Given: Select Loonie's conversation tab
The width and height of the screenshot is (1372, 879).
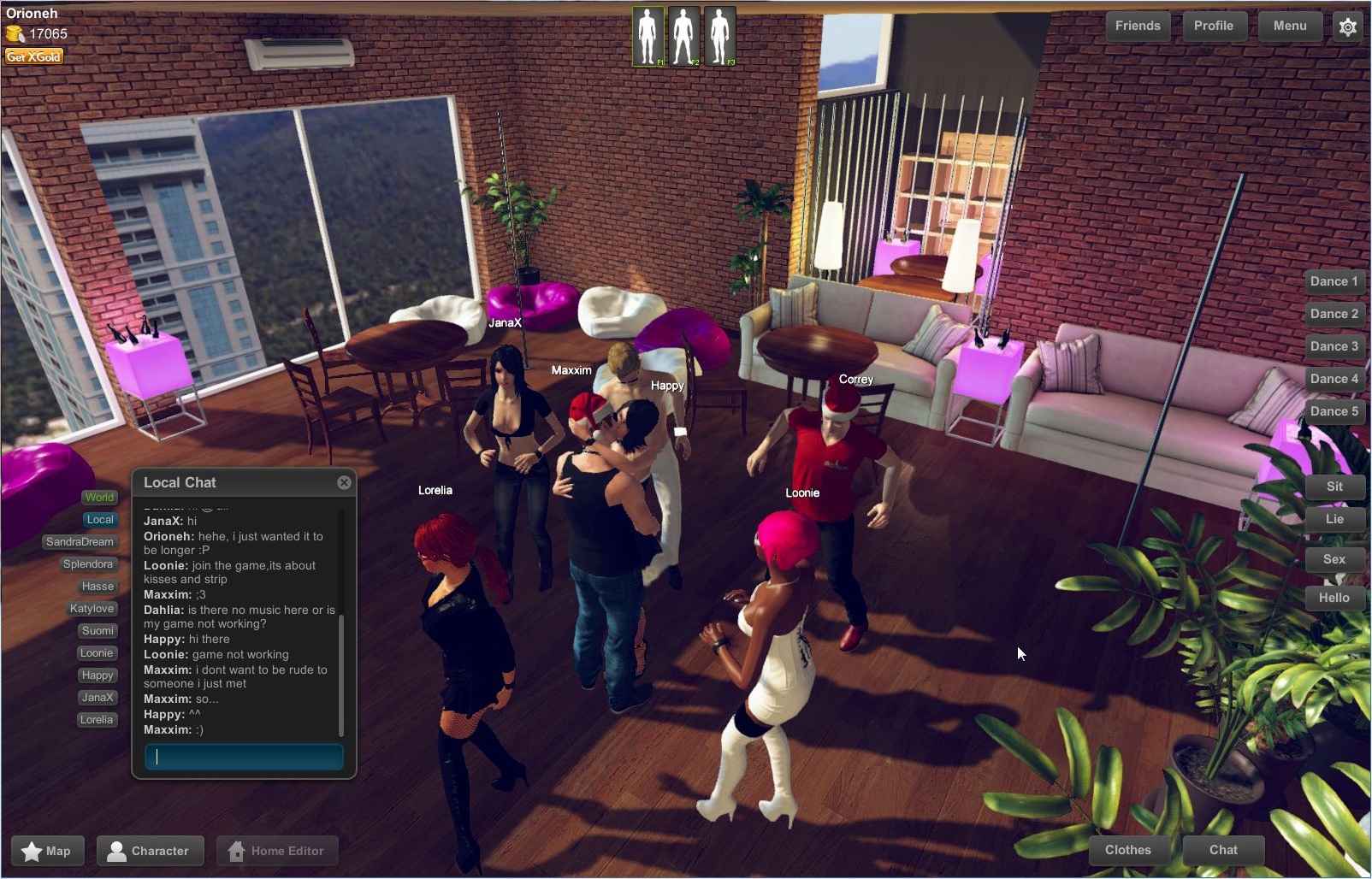Looking at the screenshot, I should click(97, 652).
